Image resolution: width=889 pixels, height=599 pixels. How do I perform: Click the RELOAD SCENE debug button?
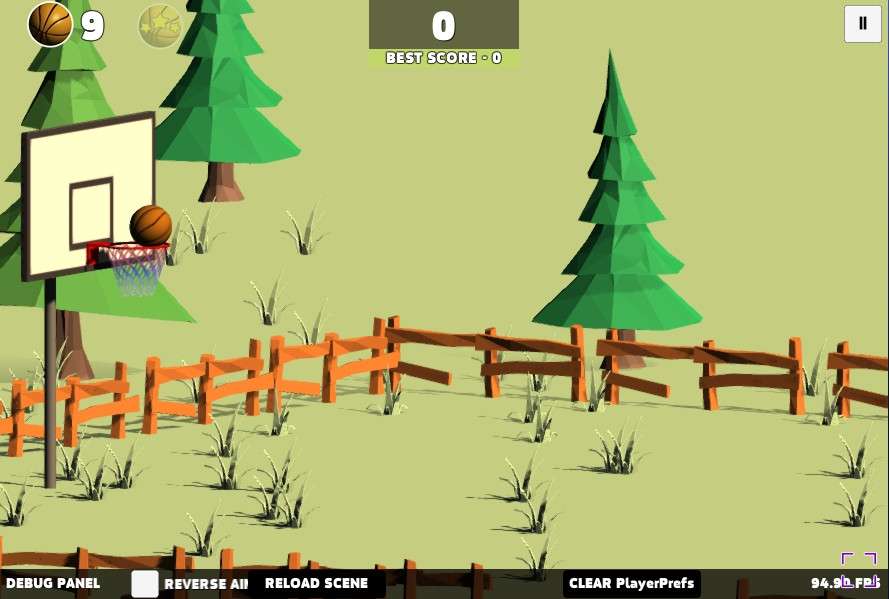[316, 583]
